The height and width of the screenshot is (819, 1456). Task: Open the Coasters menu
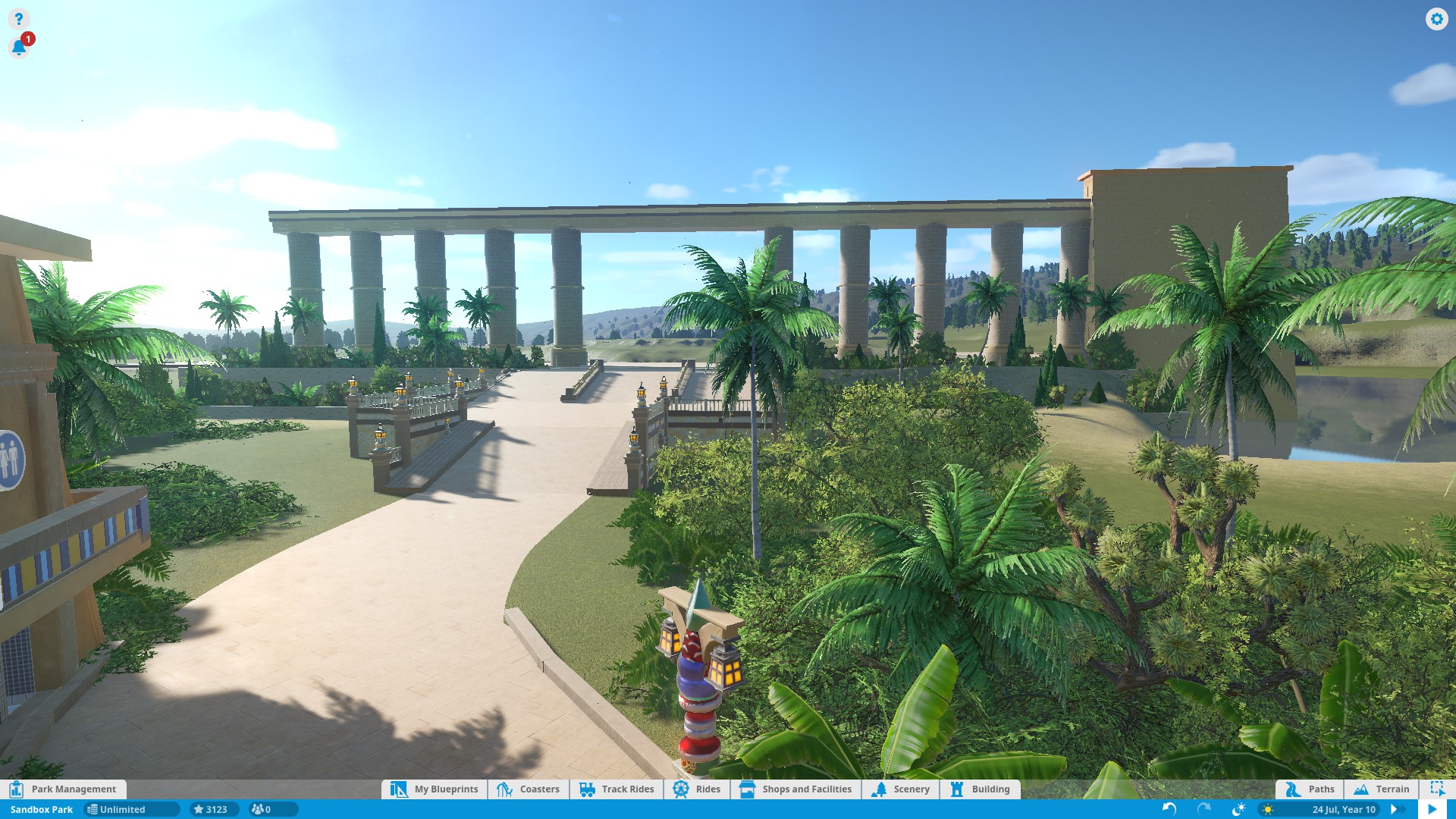tap(529, 789)
